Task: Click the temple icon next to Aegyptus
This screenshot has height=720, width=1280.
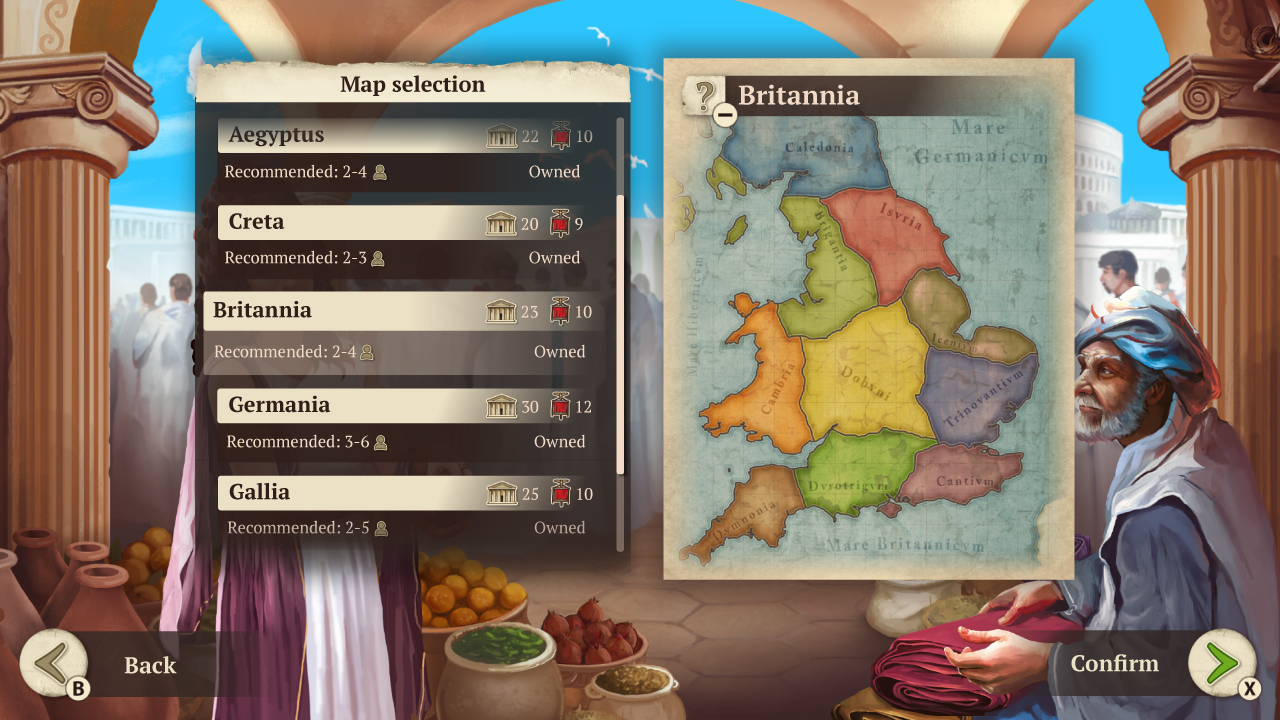Action: coord(501,135)
